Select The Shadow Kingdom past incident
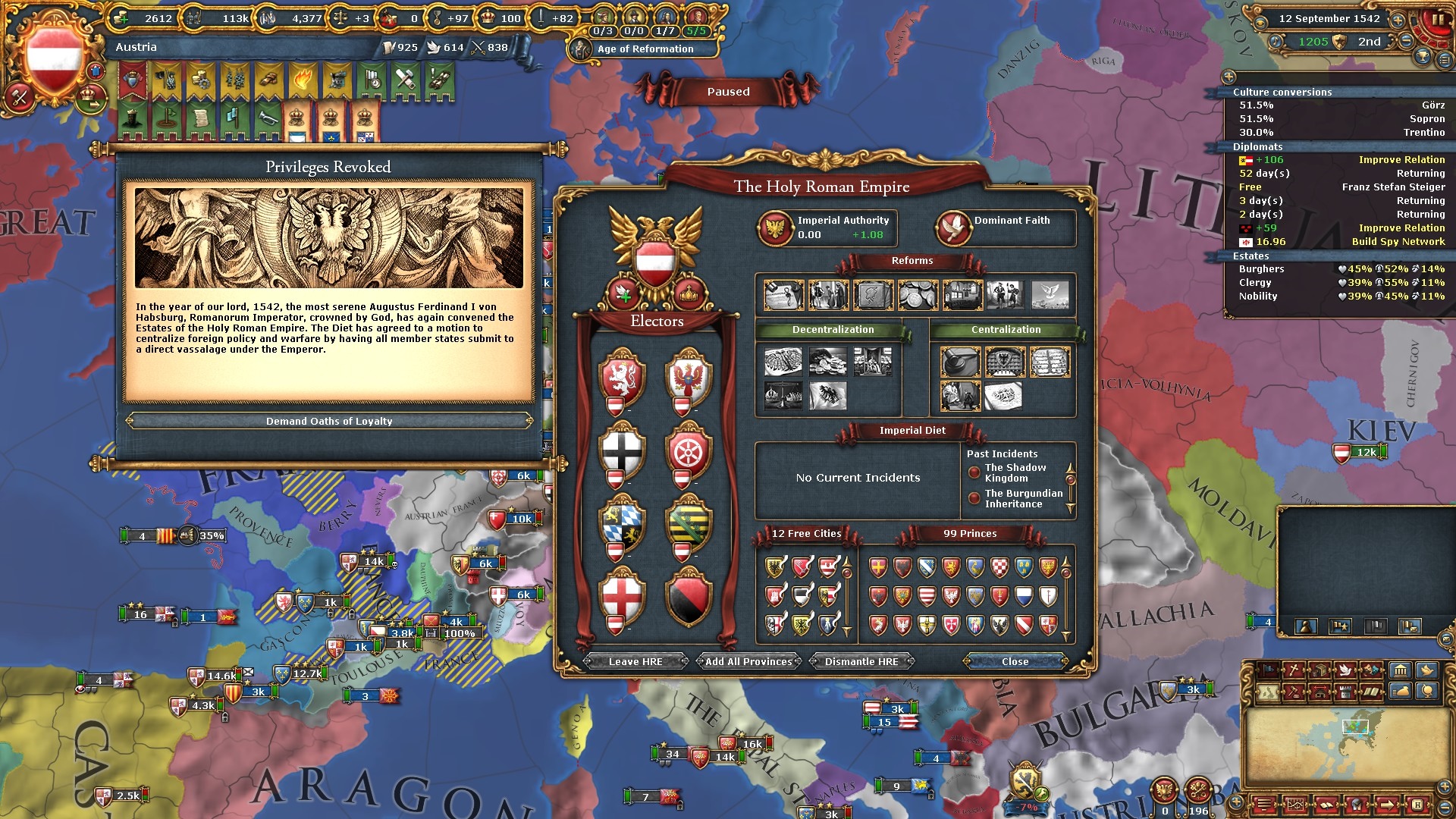The width and height of the screenshot is (1456, 819). coord(1015,473)
